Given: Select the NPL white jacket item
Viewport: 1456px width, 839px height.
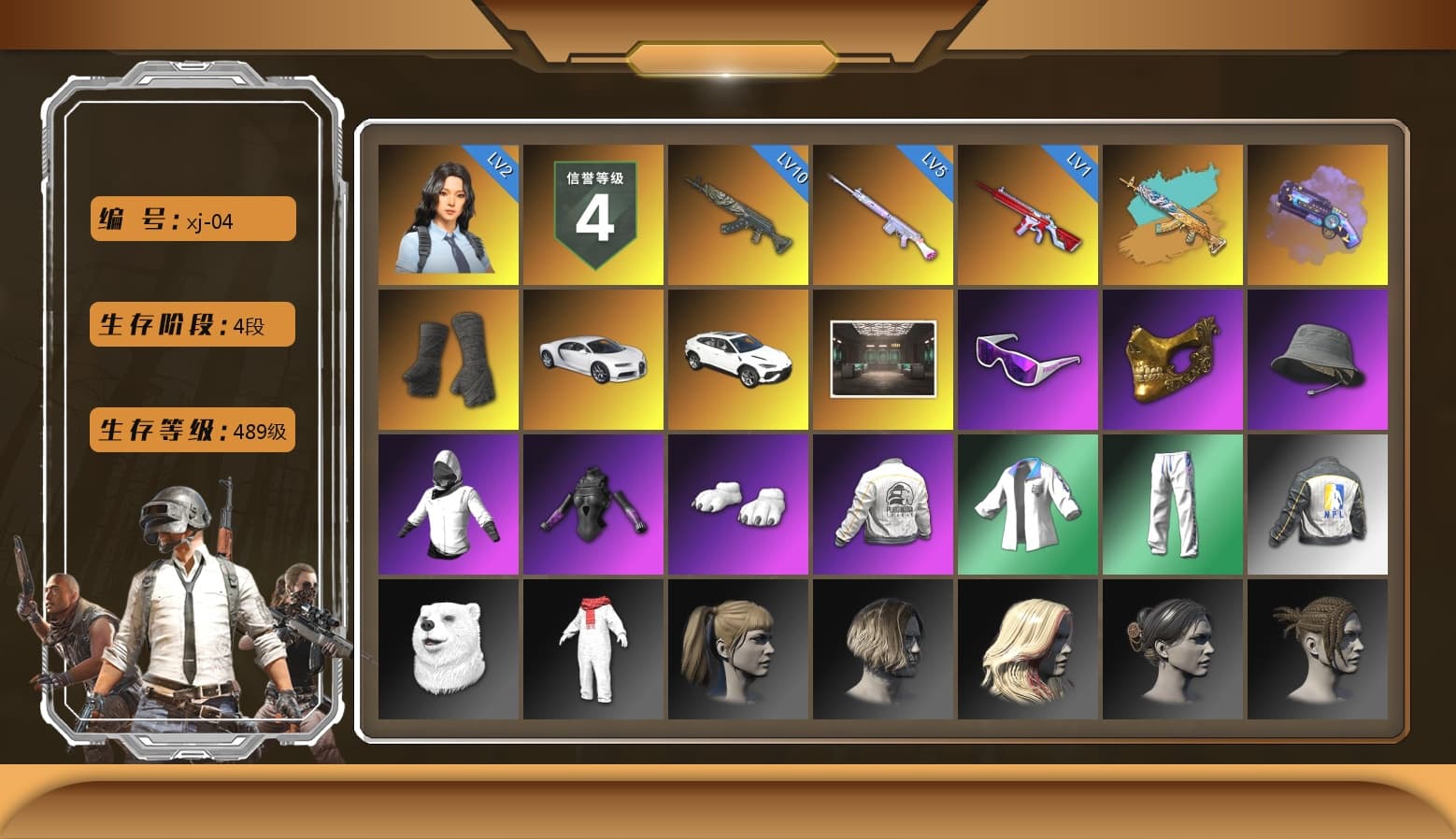Looking at the screenshot, I should pos(1319,505).
